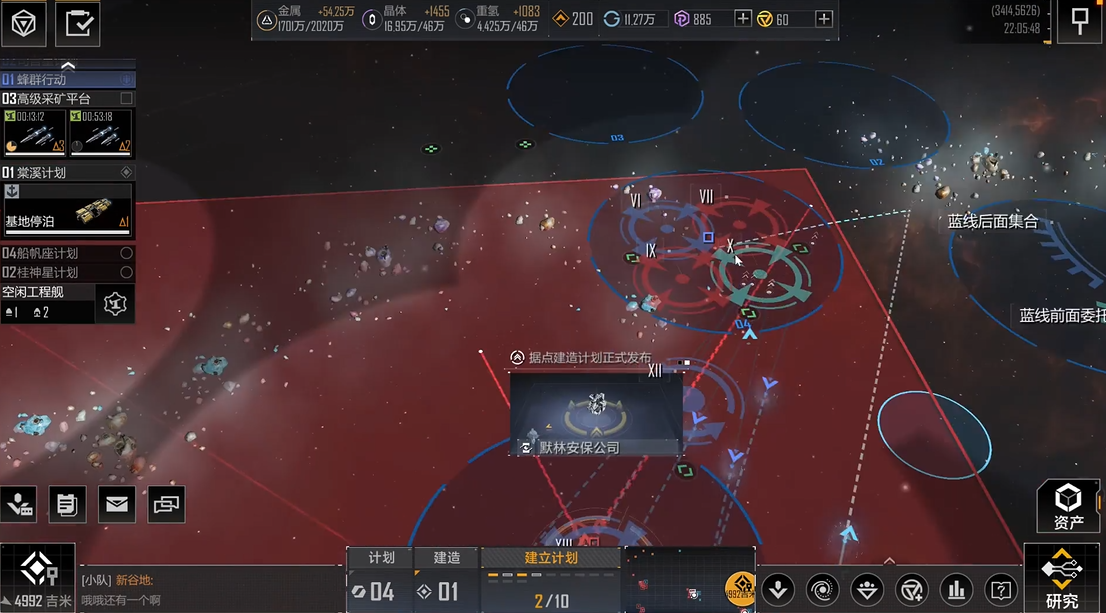Open the 研究 research menu
This screenshot has height=613, width=1106.
tap(1062, 579)
